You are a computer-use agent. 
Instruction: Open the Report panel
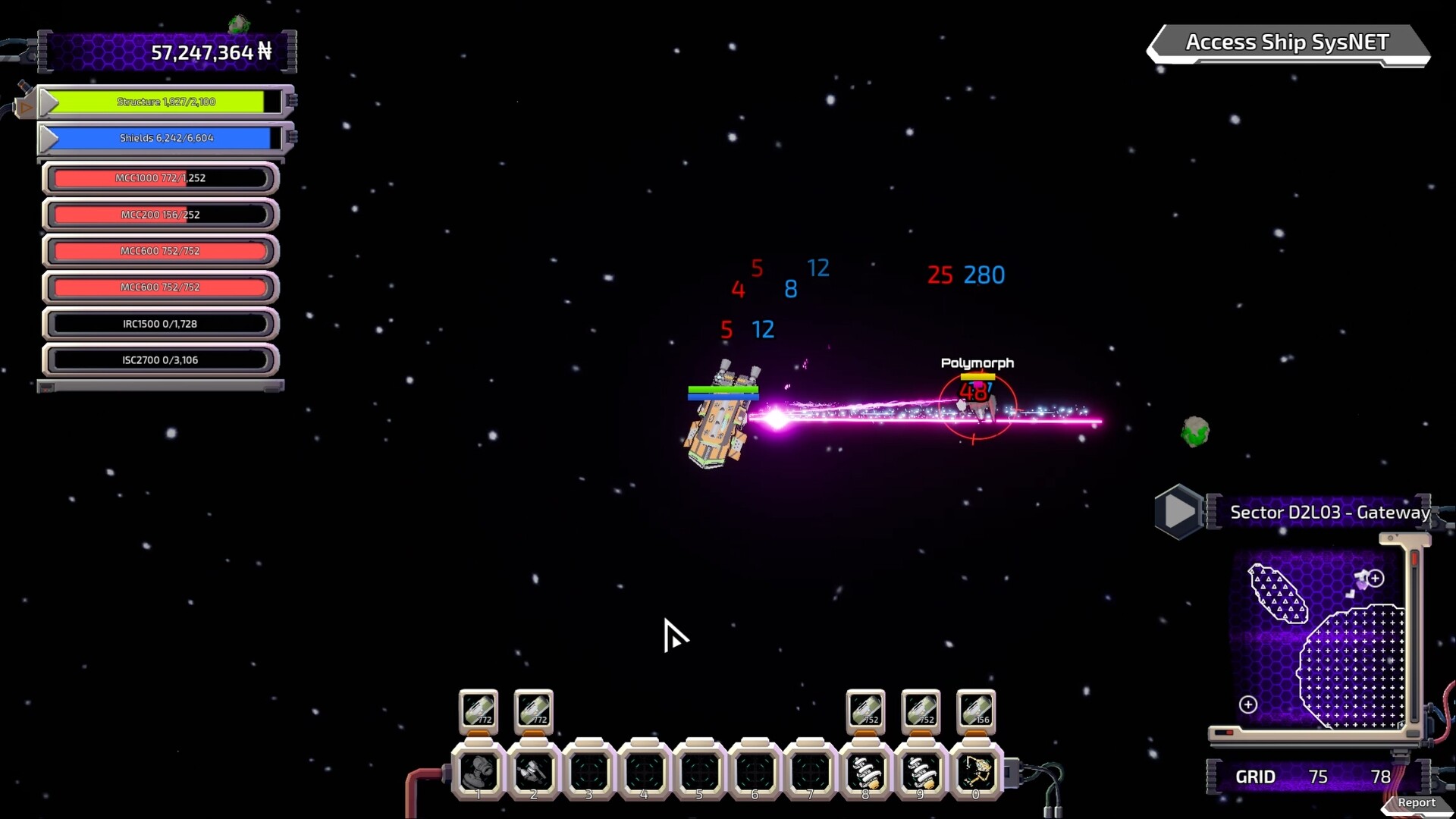pos(1417,802)
